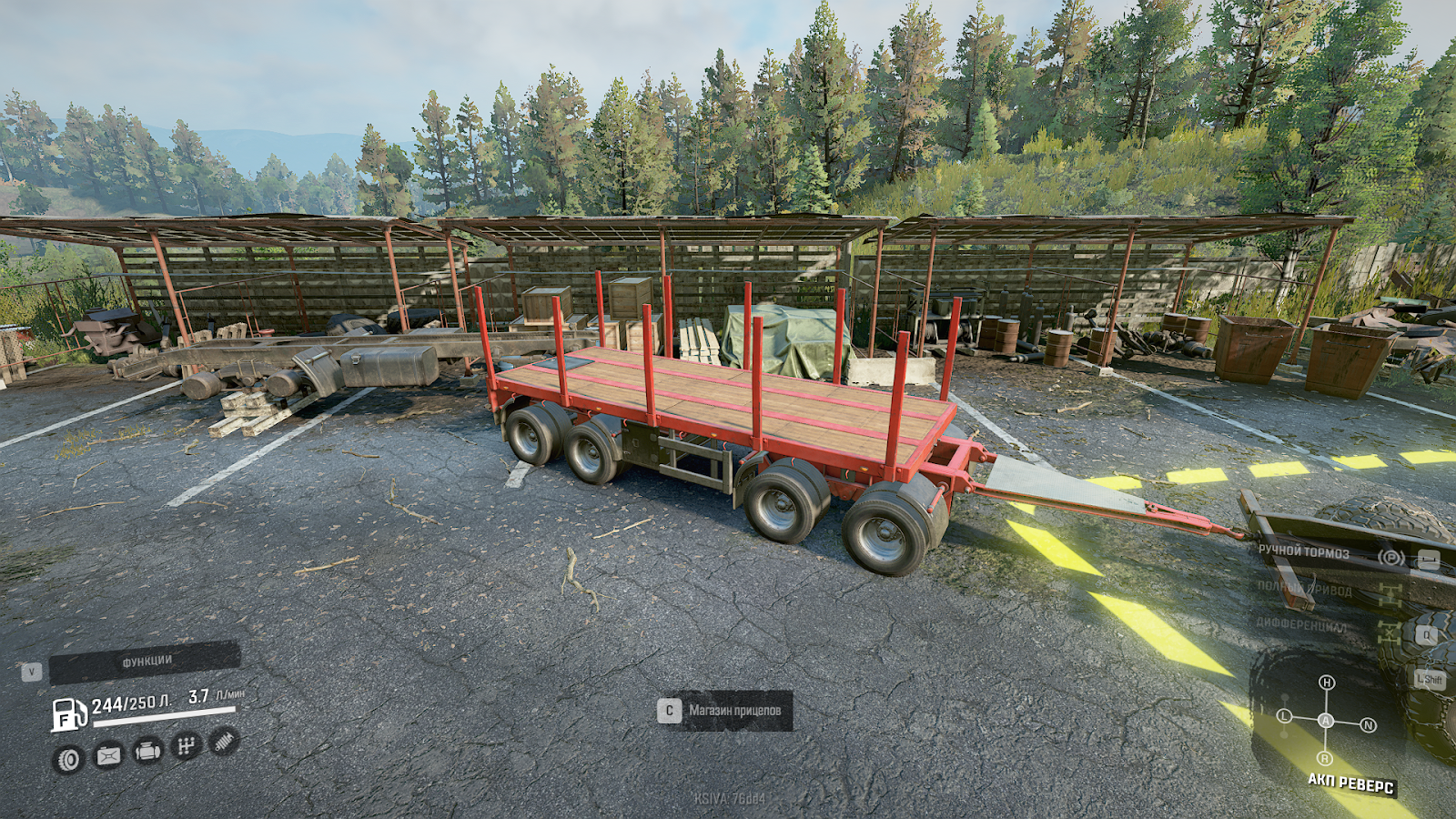
Task: Toggle Ручной тормоз on
Action: click(x=1304, y=551)
